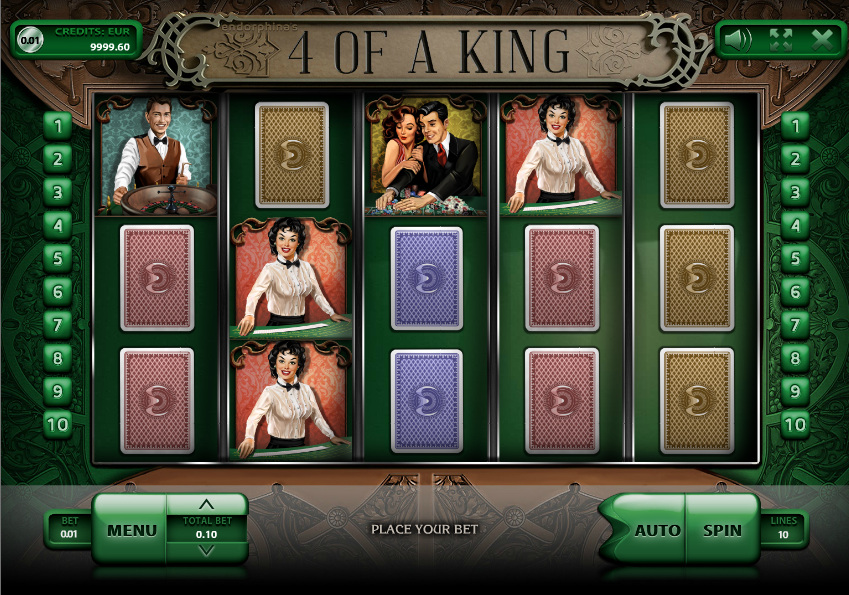Change the coin value 0.01 chip
Image resolution: width=849 pixels, height=595 pixels.
32,40
